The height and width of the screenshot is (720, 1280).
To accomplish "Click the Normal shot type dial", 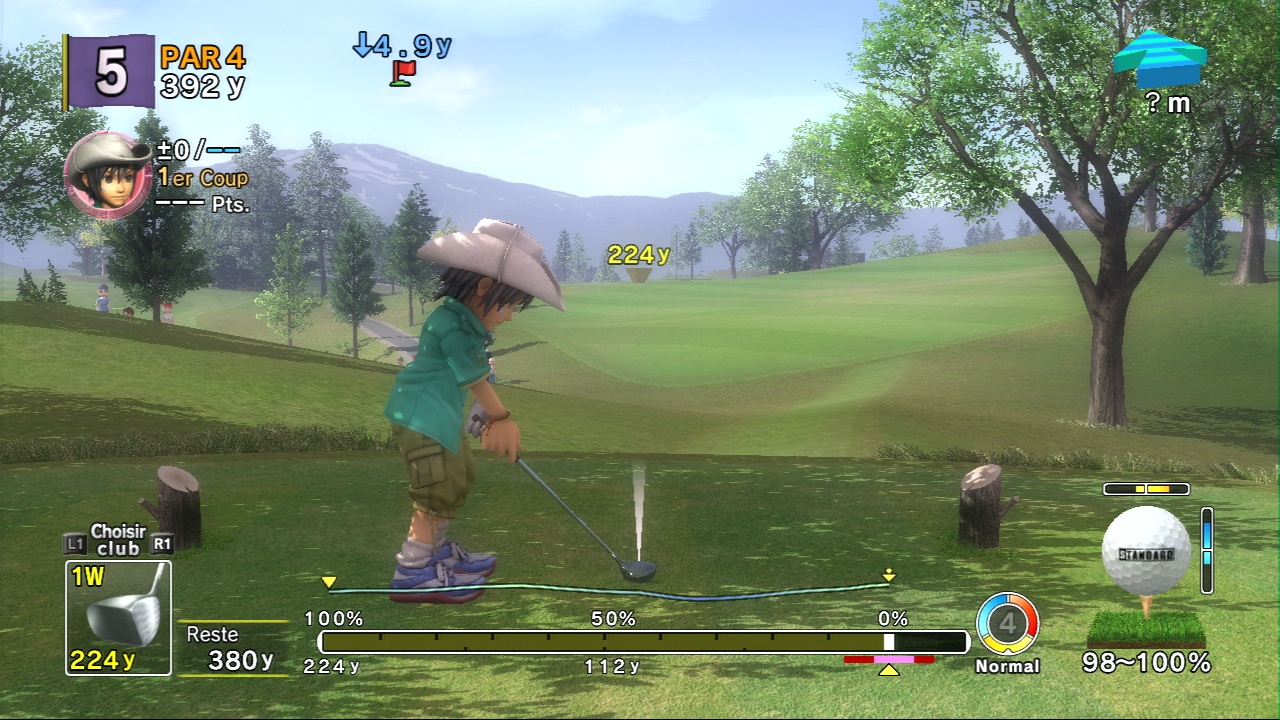I will pos(1007,624).
